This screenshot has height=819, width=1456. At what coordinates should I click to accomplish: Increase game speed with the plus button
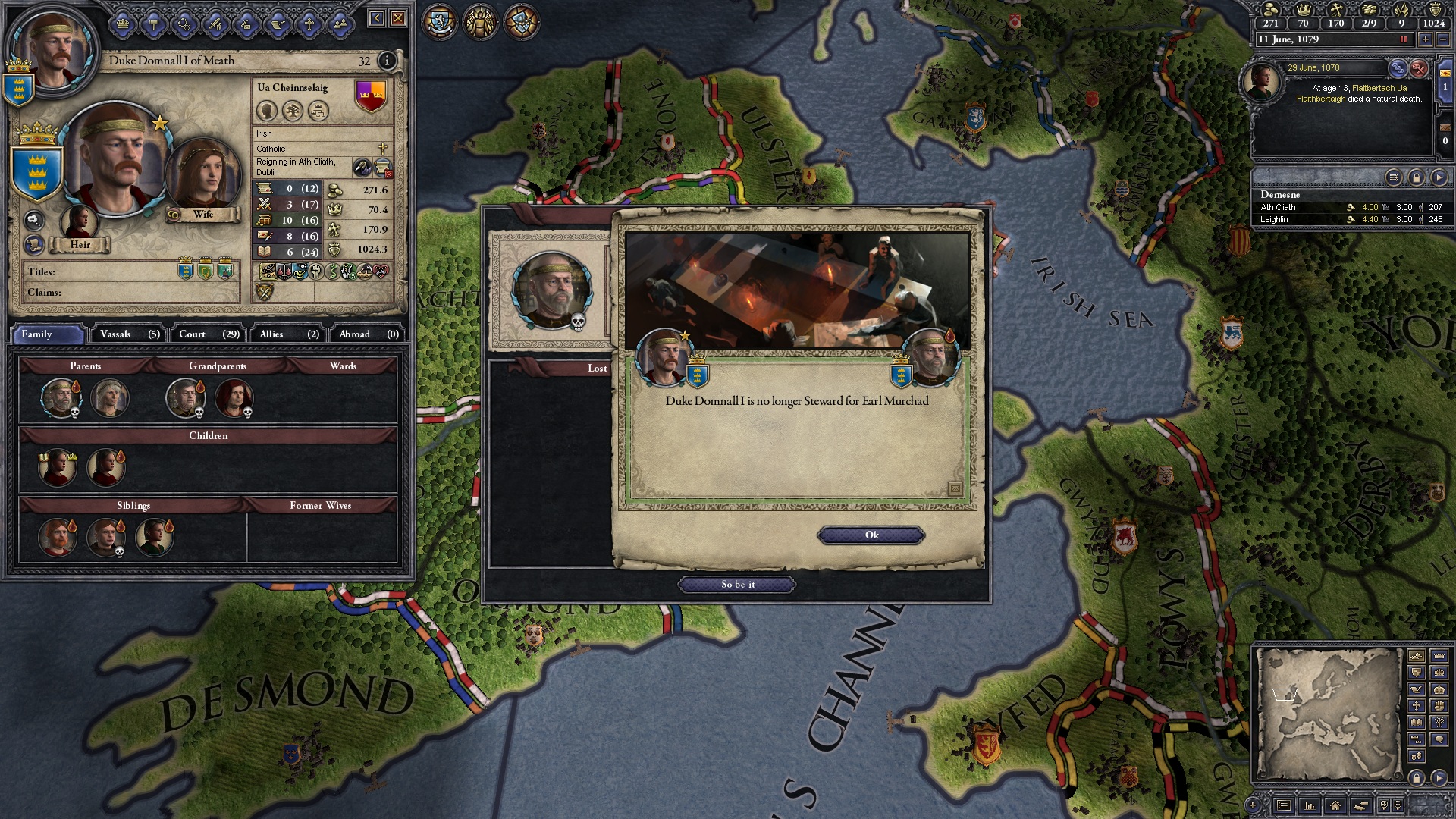pyautogui.click(x=1425, y=39)
